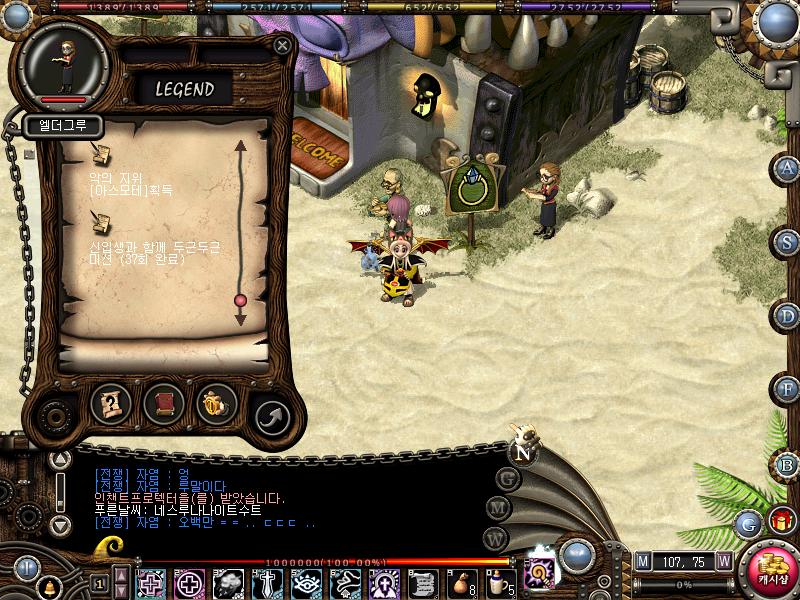The width and height of the screenshot is (800, 600).
Task: Click the golden trophy icon button
Action: pos(215,403)
